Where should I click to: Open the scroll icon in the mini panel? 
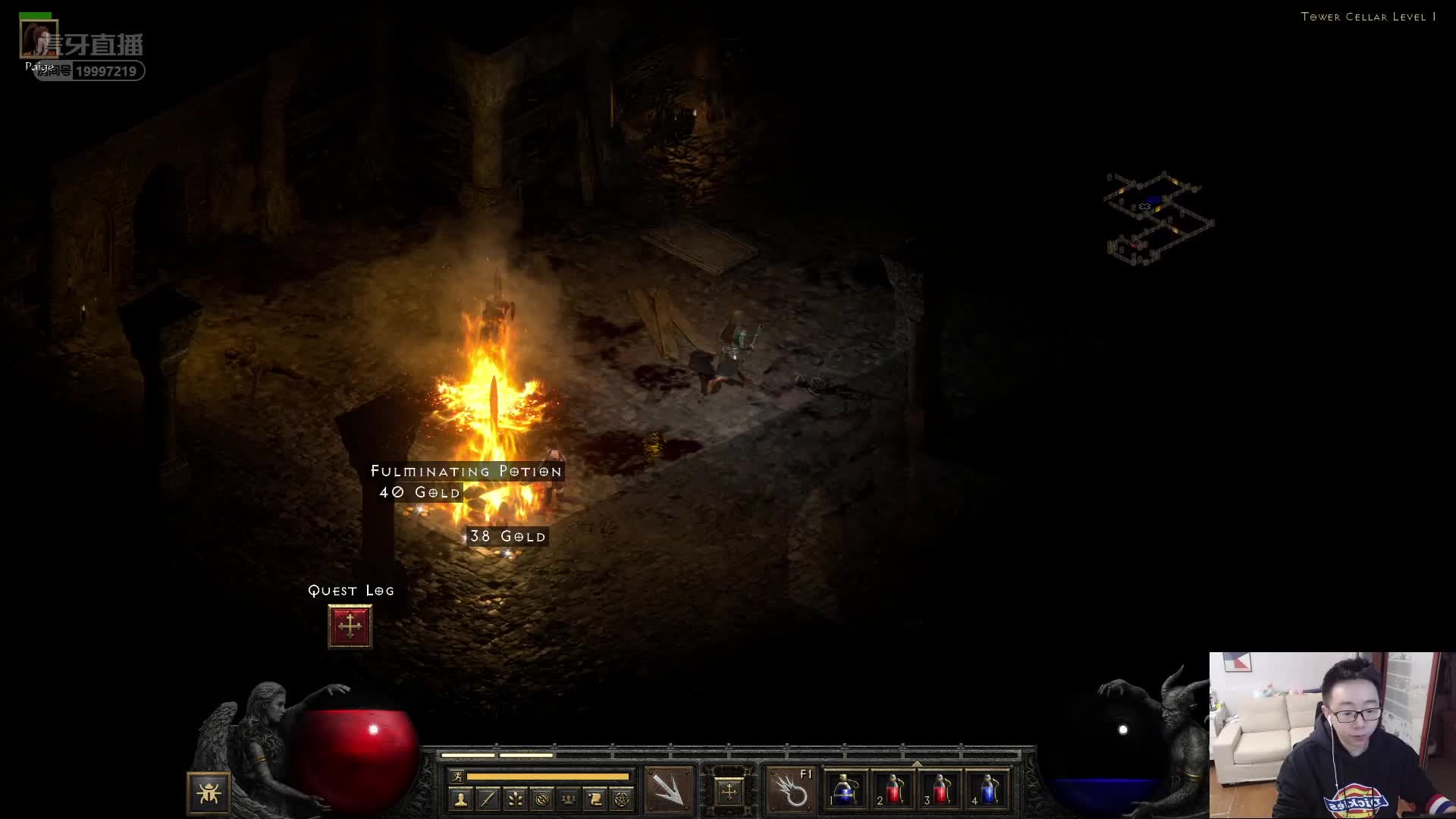pos(595,799)
